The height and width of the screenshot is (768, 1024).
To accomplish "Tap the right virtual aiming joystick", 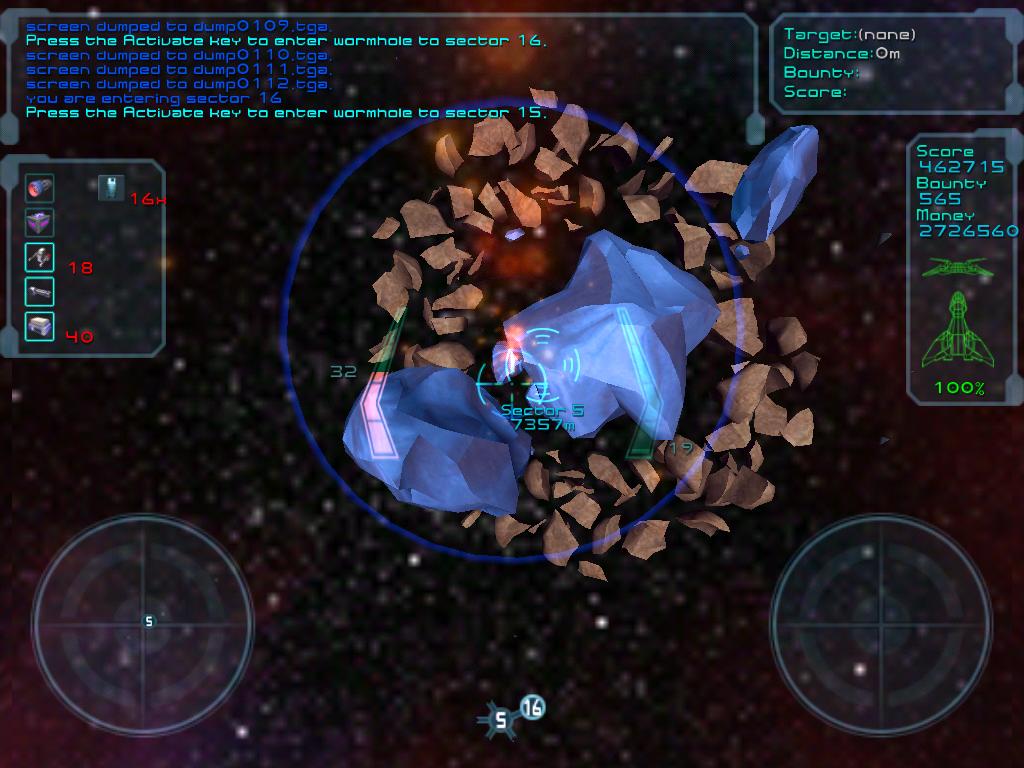I will [881, 621].
